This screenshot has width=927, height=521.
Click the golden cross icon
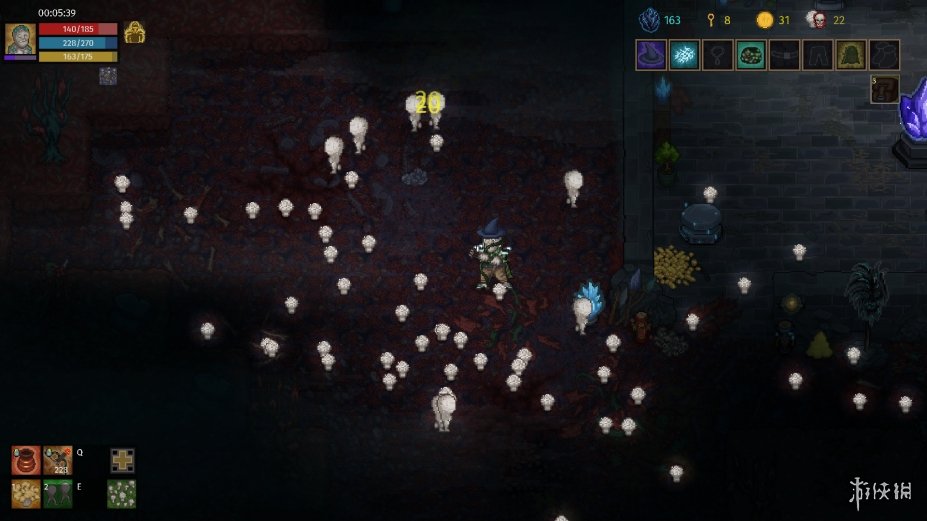click(x=122, y=460)
